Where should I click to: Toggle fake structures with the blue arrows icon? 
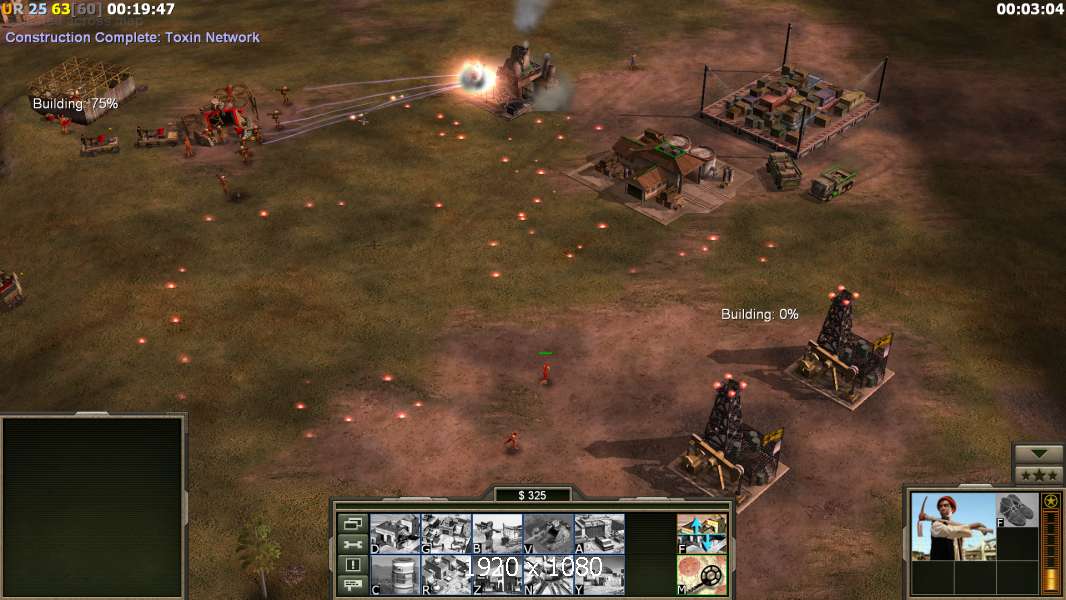(702, 534)
